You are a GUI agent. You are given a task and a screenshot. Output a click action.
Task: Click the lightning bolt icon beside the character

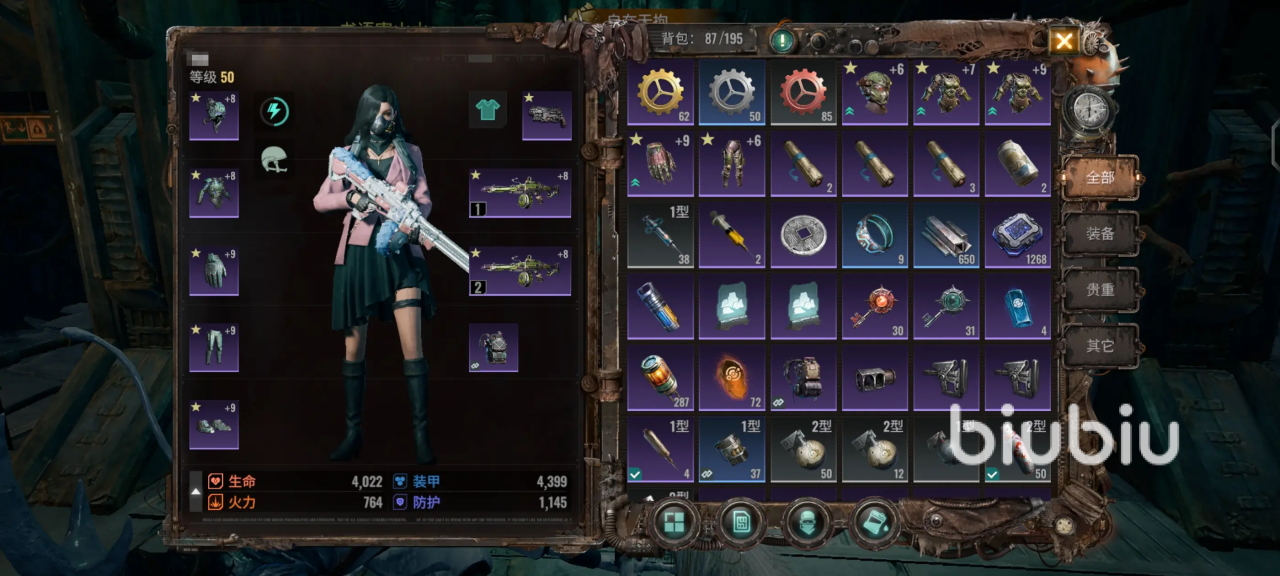pos(274,111)
